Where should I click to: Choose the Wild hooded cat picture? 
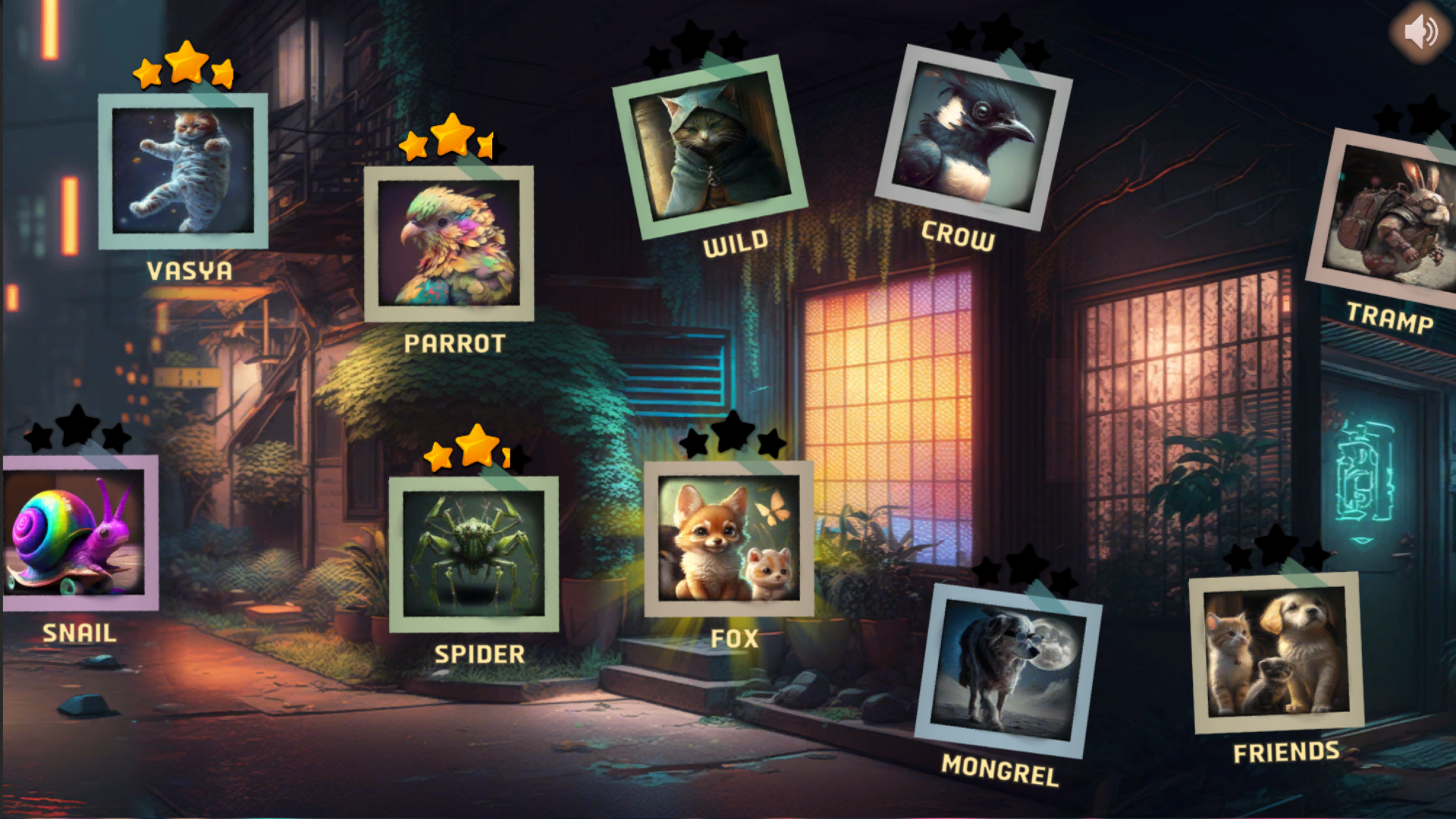709,147
